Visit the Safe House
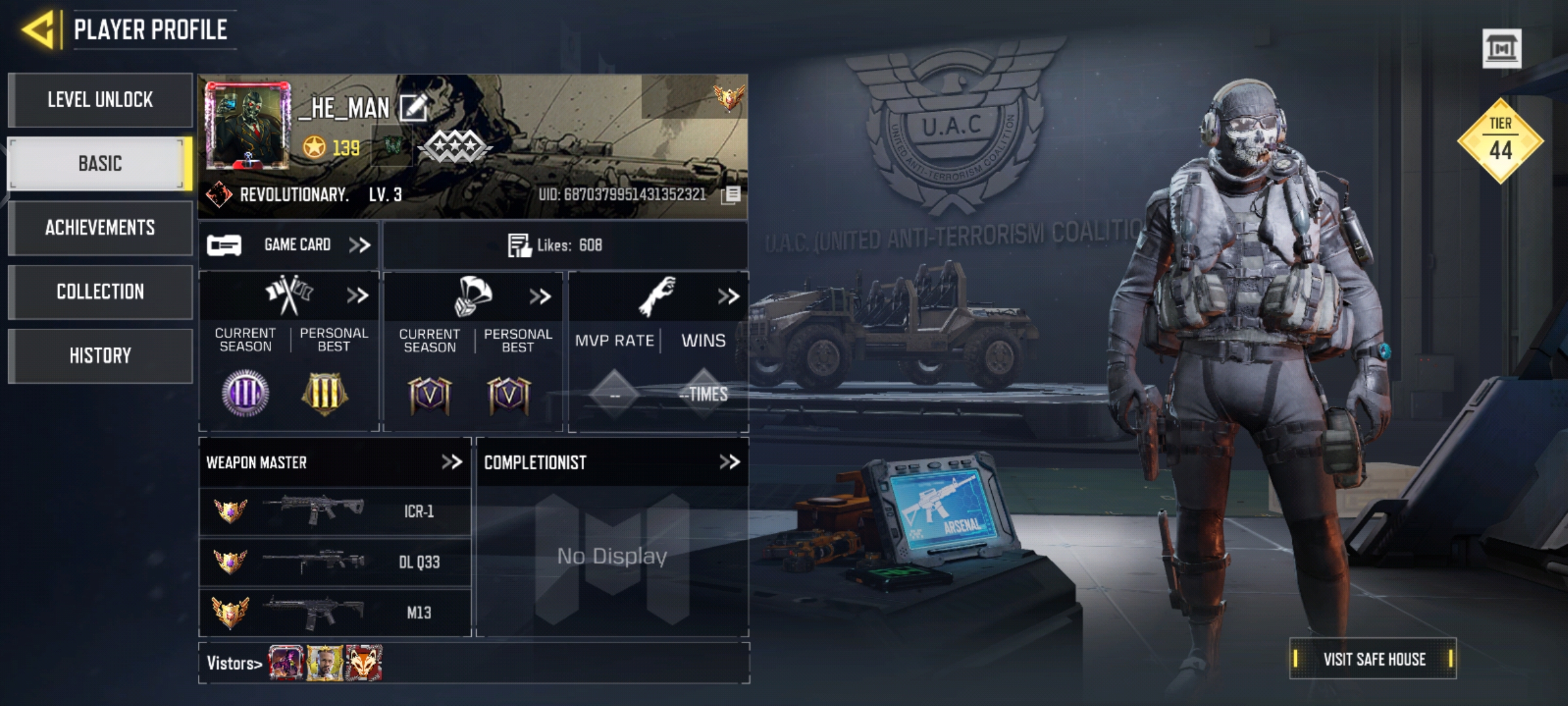The width and height of the screenshot is (1568, 706). [x=1373, y=659]
